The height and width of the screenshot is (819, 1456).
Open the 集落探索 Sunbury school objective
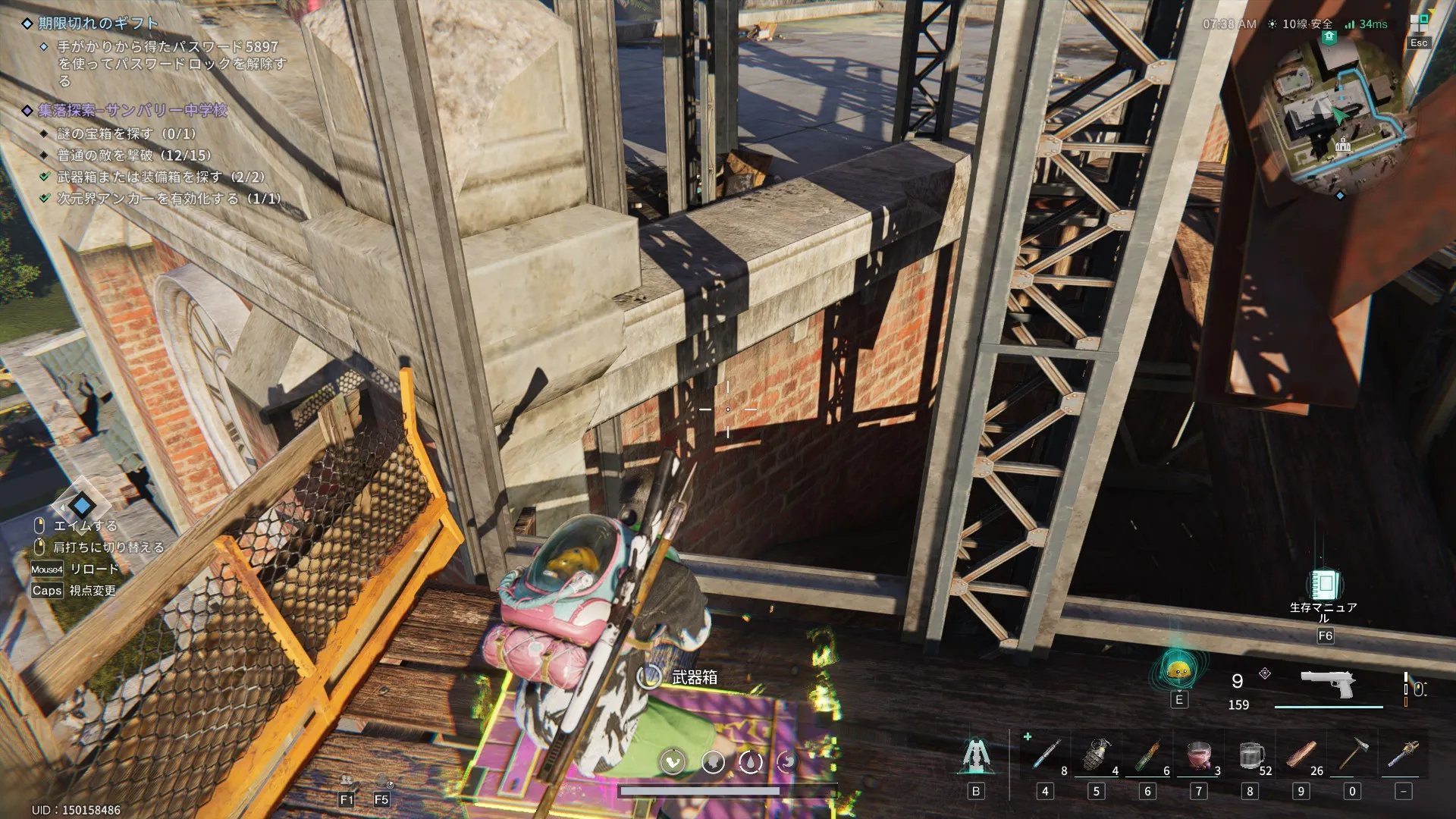coord(133,111)
